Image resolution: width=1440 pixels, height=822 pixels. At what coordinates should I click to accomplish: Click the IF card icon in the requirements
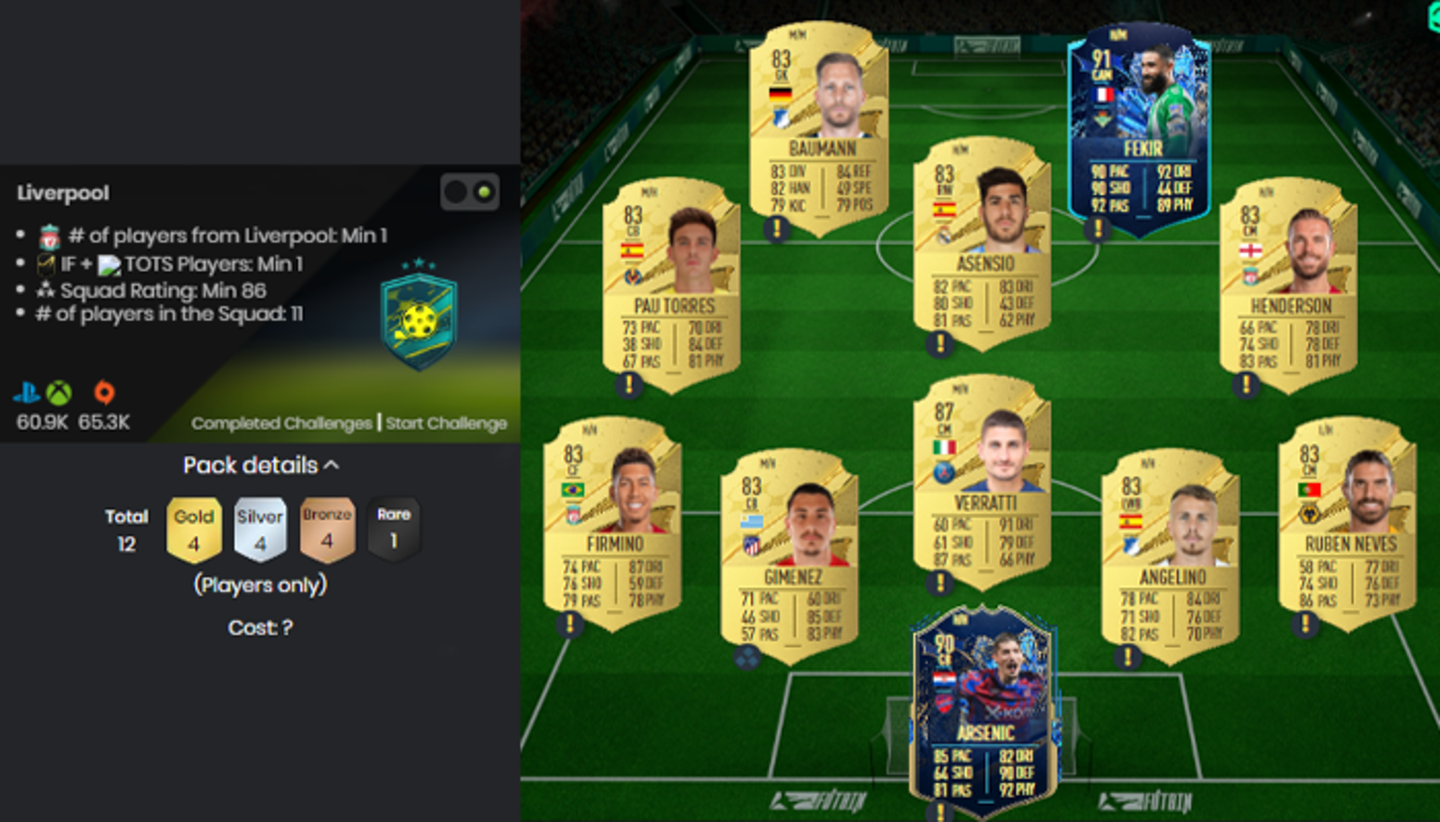[47, 264]
